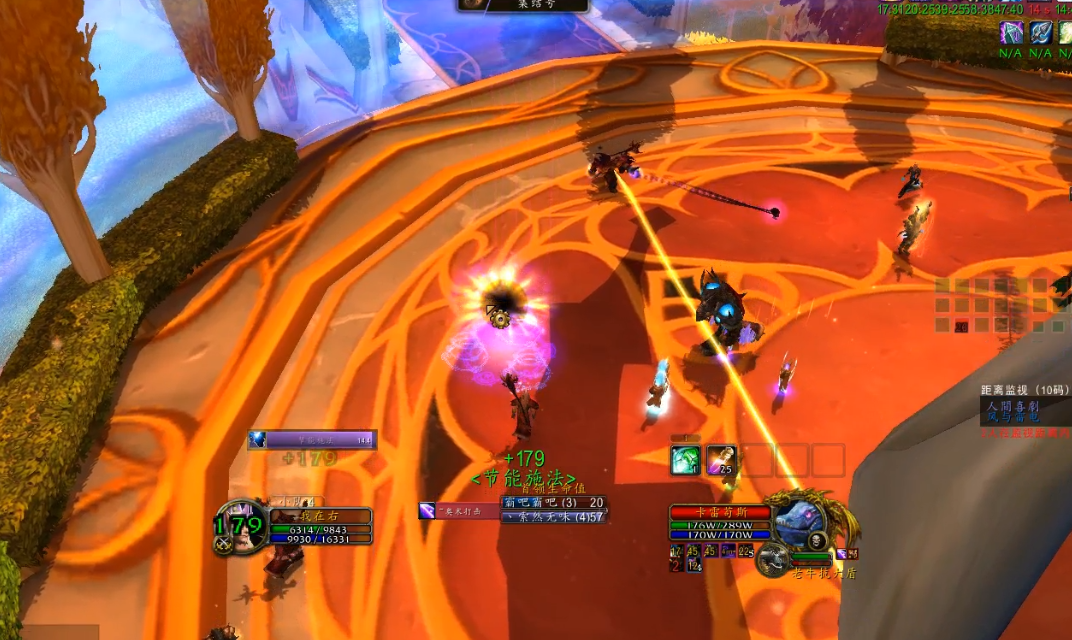Click the blue sword buff icon

coord(1041,32)
